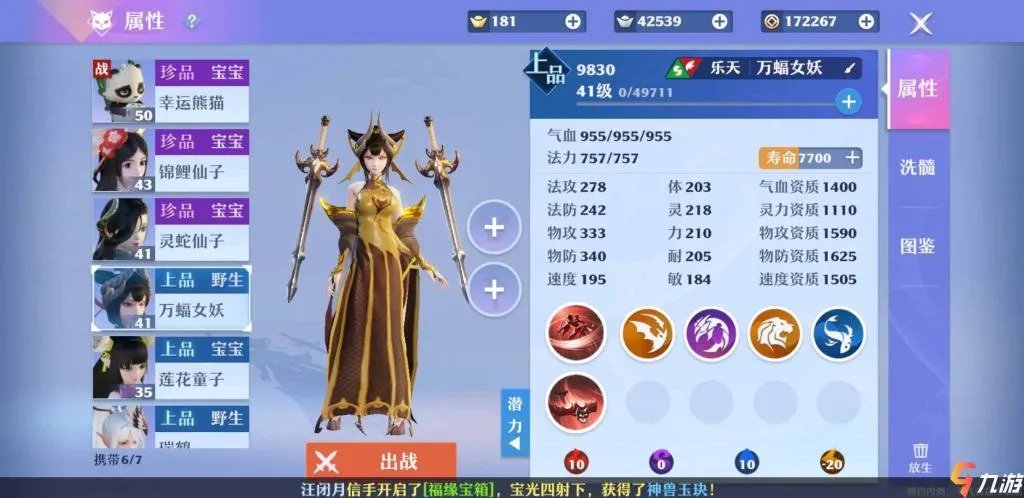Select the 锦鲤仙子 pet
This screenshot has width=1024, height=498.
[x=170, y=159]
